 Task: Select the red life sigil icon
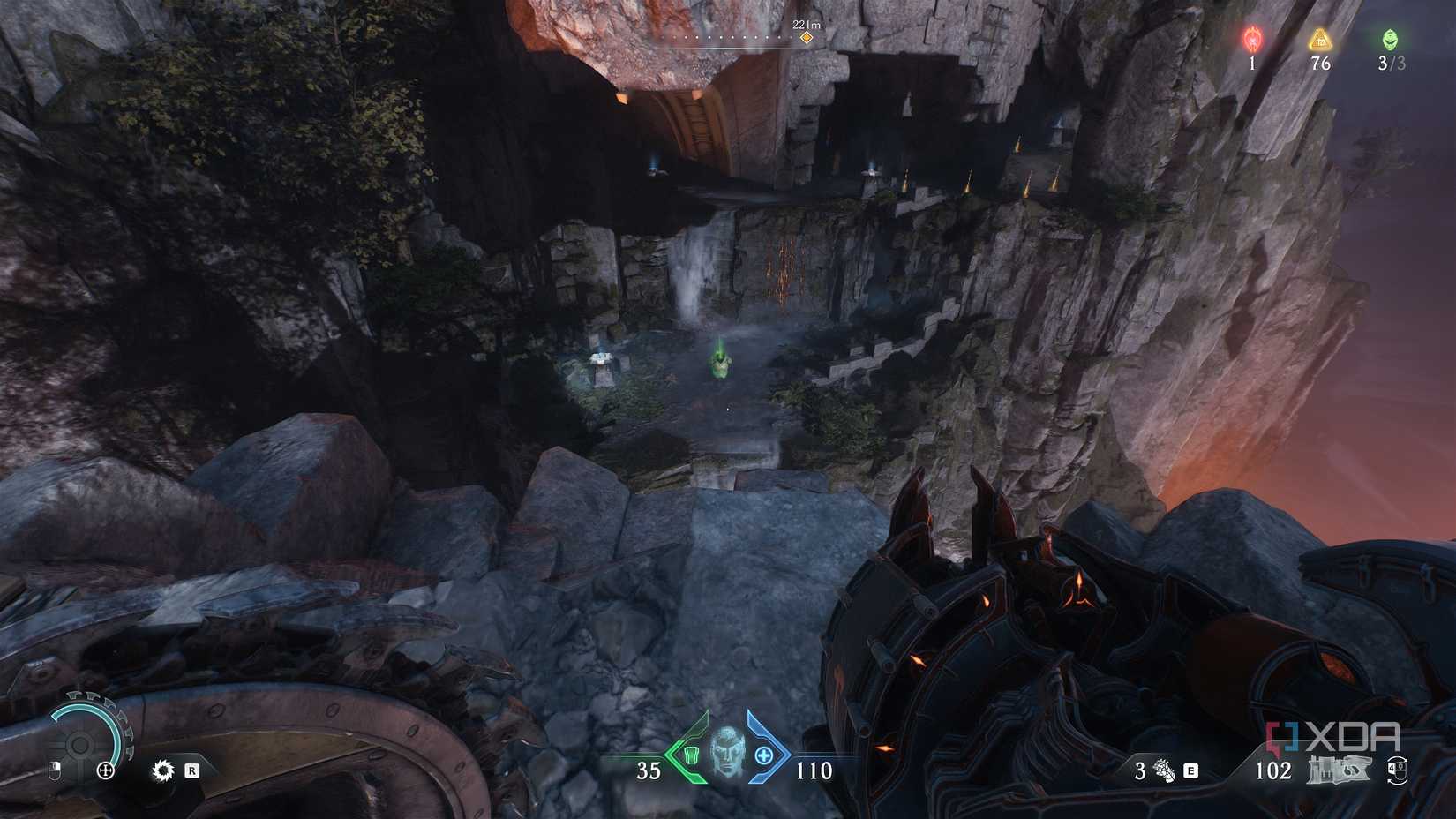coord(1250,39)
